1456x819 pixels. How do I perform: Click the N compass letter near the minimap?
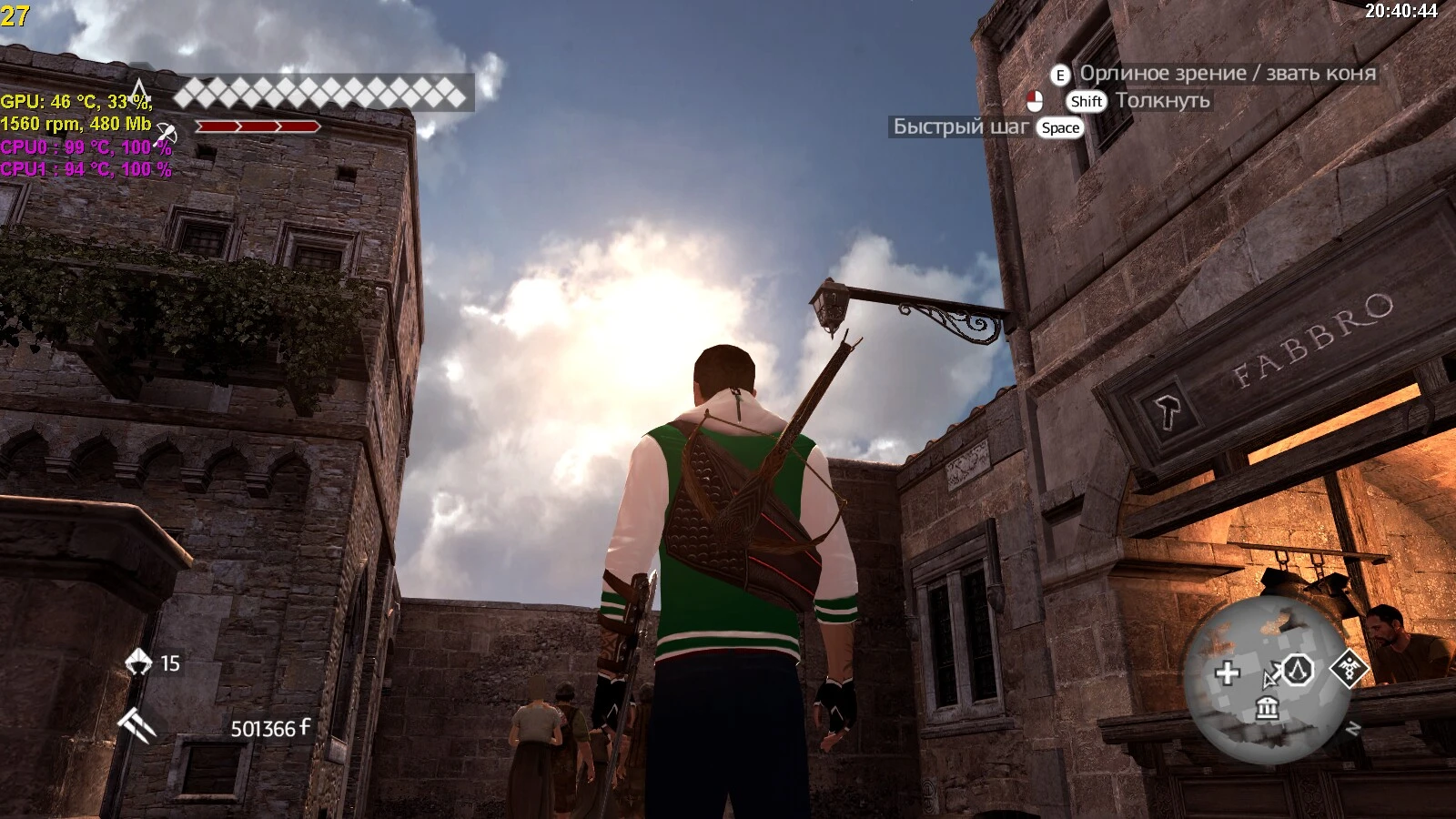[x=1353, y=727]
